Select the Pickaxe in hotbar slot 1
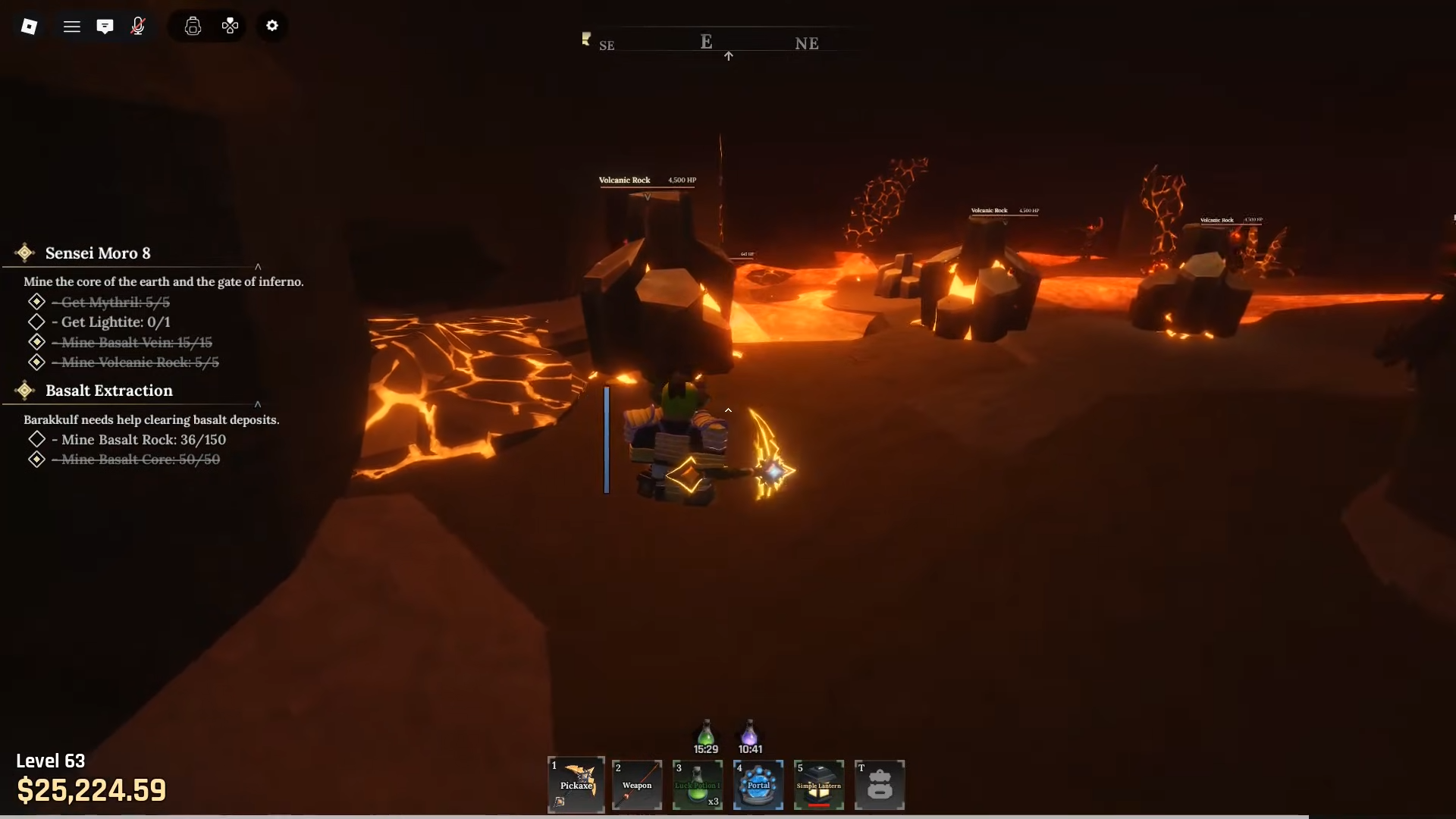 [x=576, y=785]
